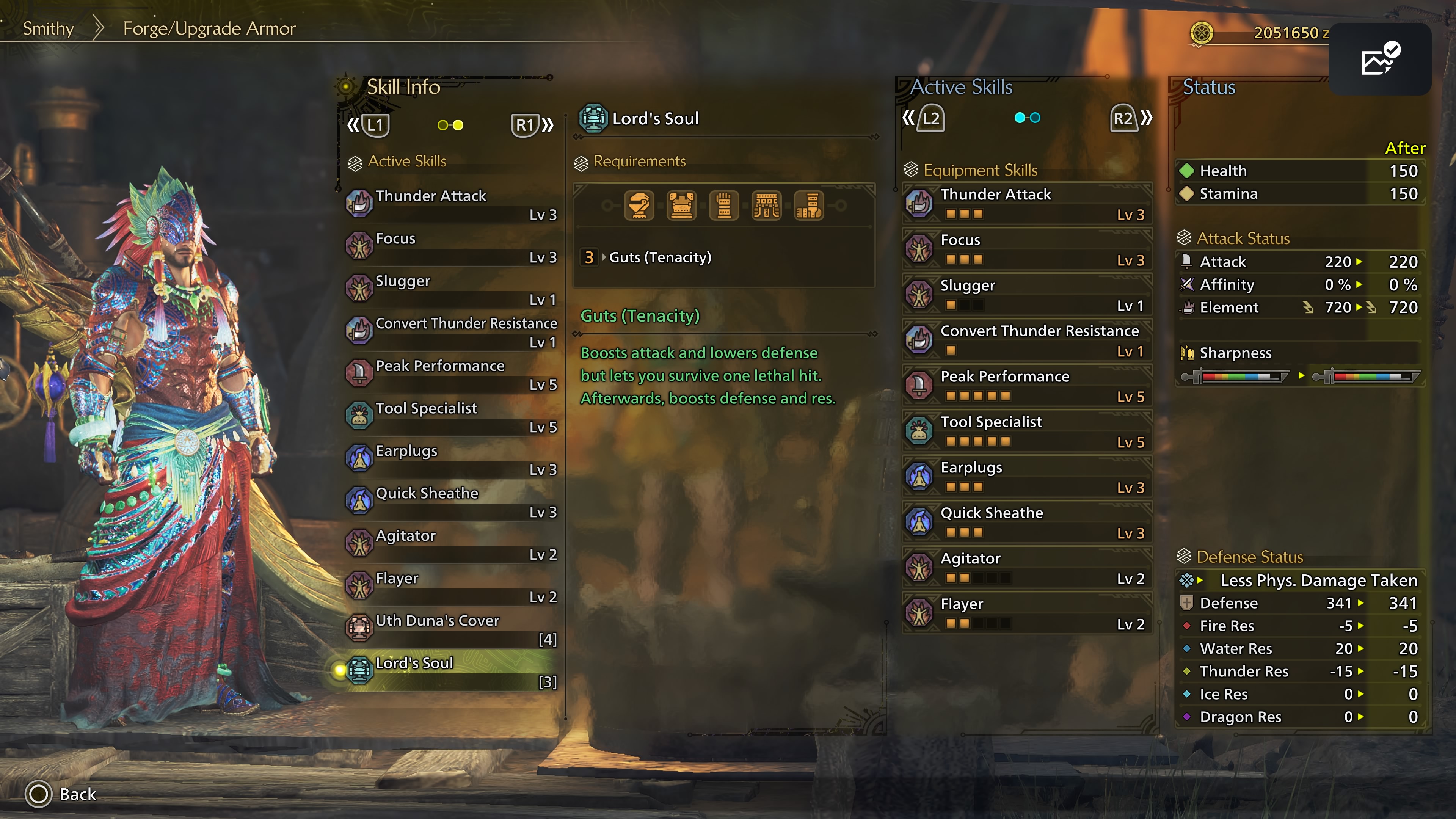Select the Convert Thunder Resistance skill row
The height and width of the screenshot is (819, 1456).
[451, 332]
